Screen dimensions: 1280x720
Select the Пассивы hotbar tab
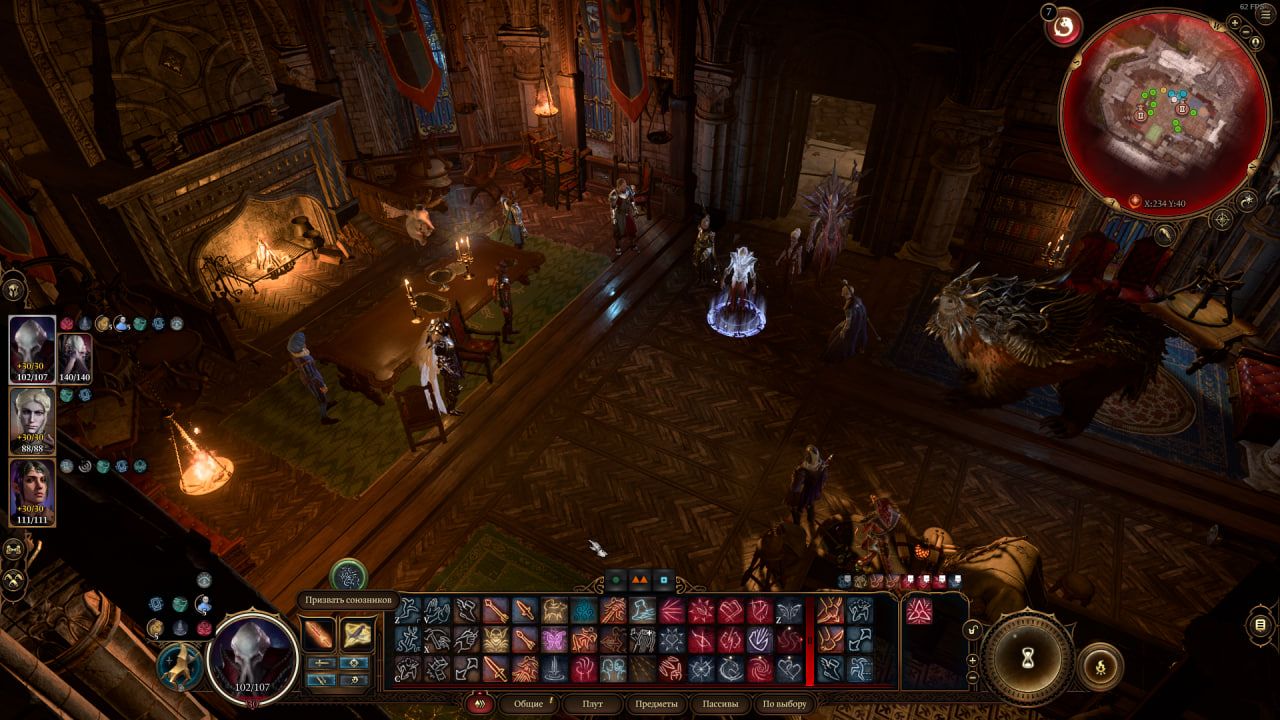click(x=719, y=704)
